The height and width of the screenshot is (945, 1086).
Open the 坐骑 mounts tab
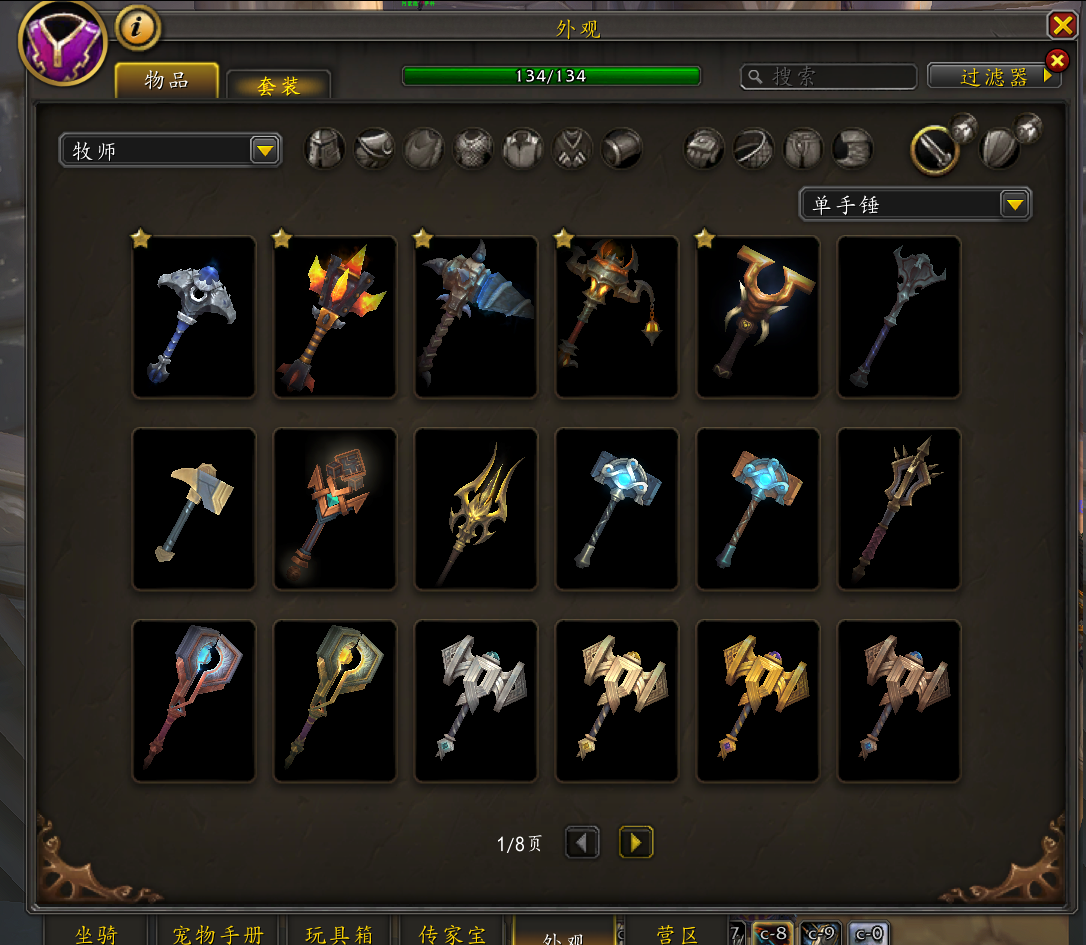click(x=96, y=934)
